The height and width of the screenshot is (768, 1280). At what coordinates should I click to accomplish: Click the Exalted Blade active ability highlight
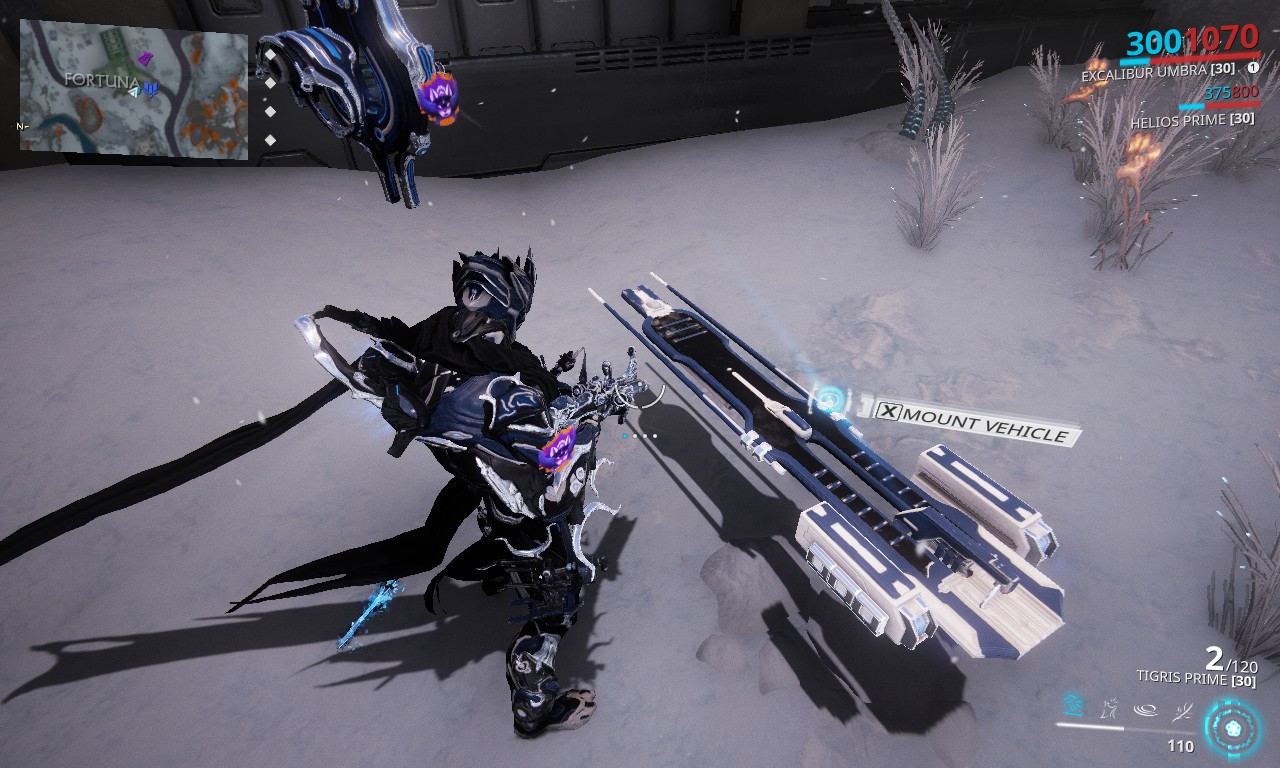pos(1073,707)
